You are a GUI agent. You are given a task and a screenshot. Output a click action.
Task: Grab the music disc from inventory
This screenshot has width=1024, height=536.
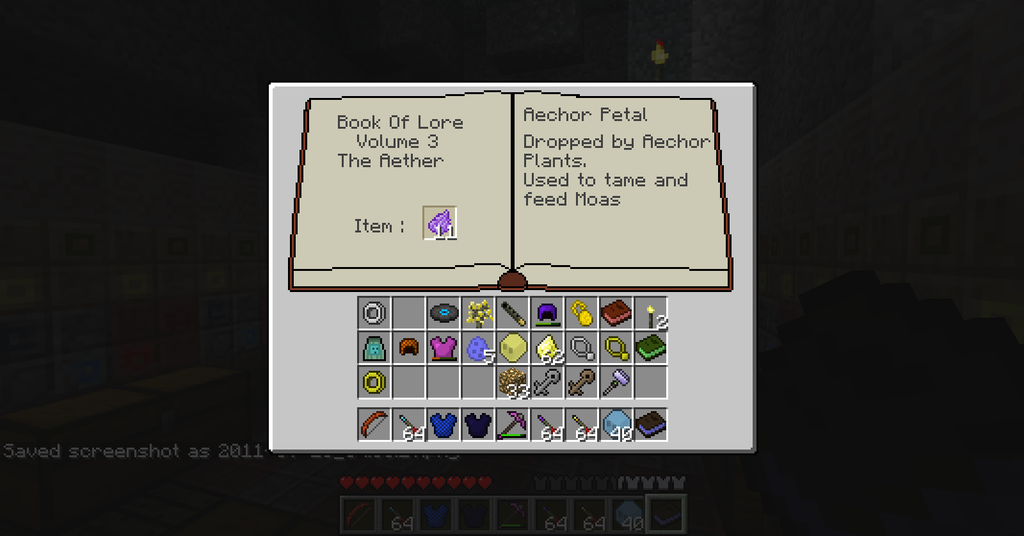click(x=444, y=313)
